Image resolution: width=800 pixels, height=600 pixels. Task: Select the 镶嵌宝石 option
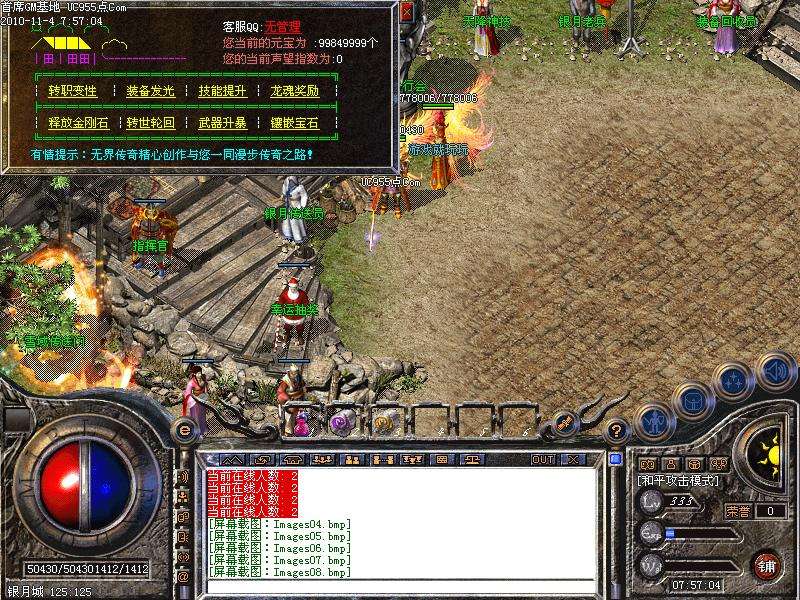(294, 123)
